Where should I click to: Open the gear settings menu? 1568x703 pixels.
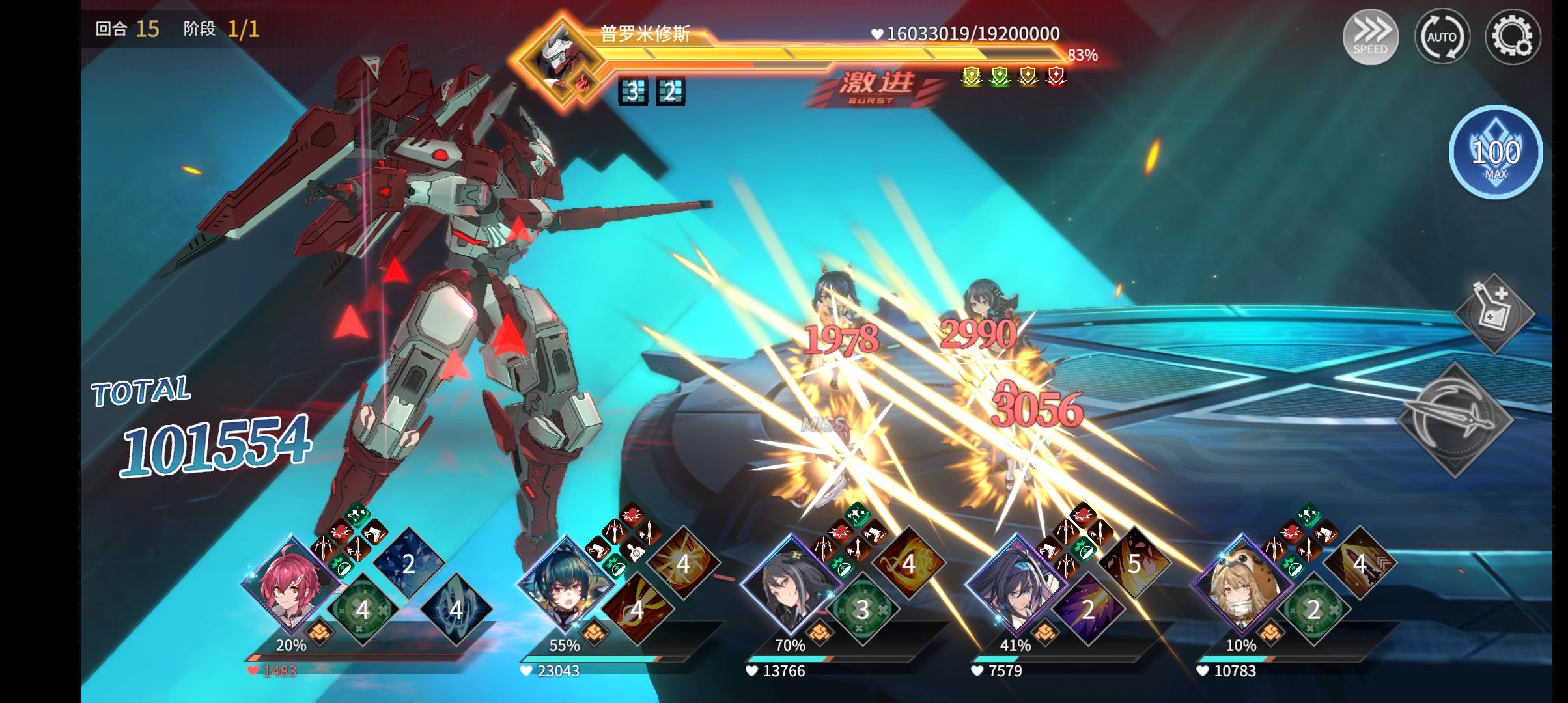[x=1512, y=36]
